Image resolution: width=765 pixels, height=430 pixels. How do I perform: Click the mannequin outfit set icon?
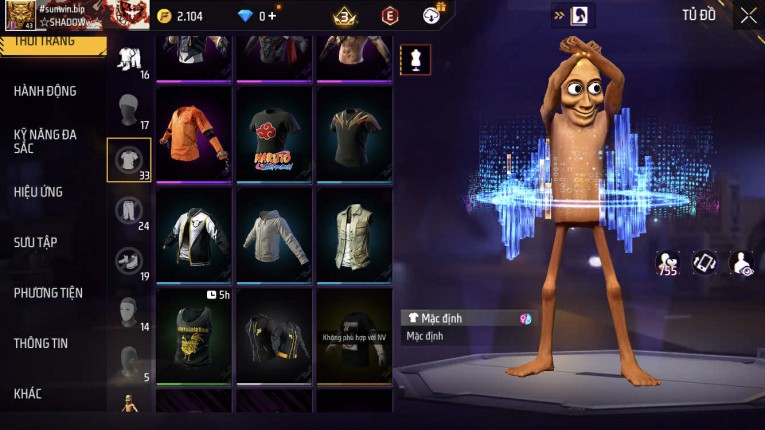click(x=415, y=59)
